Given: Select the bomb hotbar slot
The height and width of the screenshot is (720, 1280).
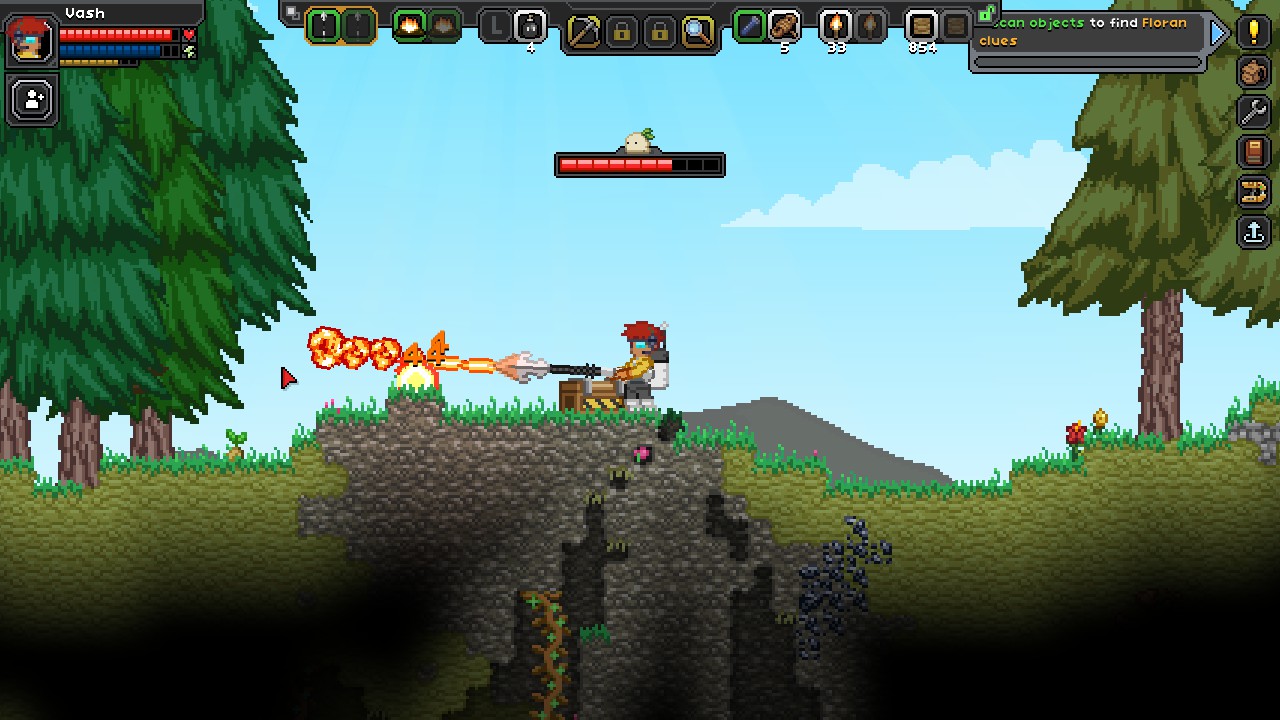Looking at the screenshot, I should point(530,26).
